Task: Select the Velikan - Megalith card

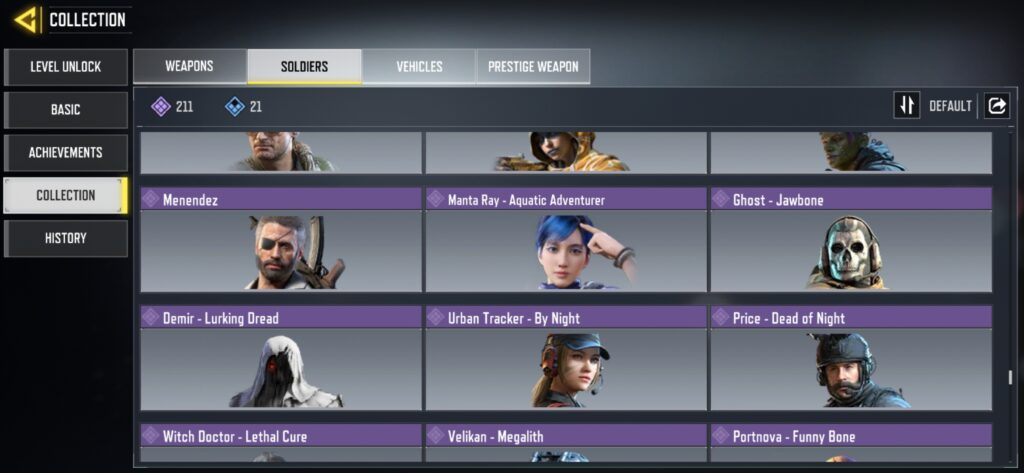Action: (566, 443)
